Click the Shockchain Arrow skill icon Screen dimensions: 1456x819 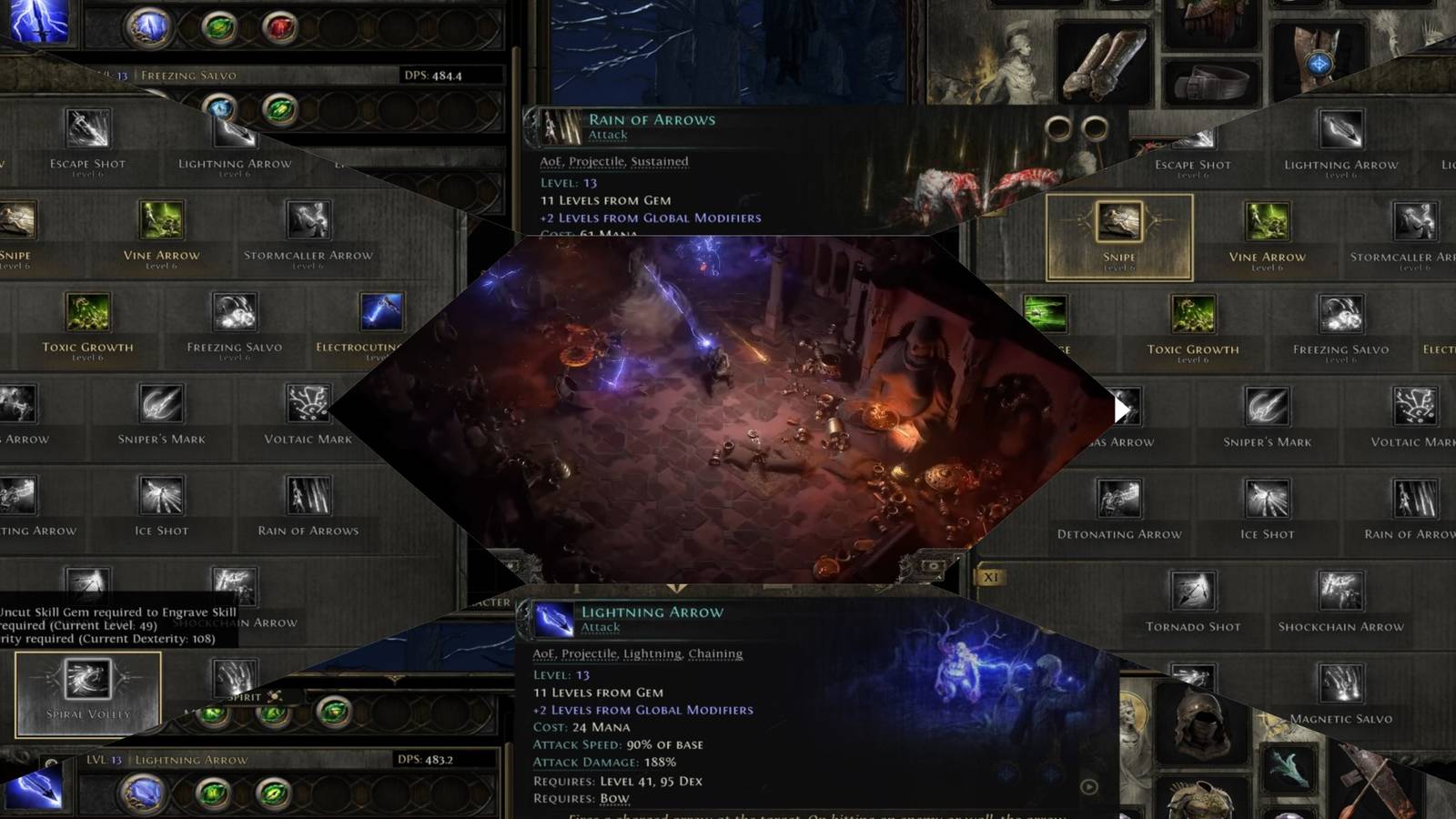click(x=1340, y=591)
